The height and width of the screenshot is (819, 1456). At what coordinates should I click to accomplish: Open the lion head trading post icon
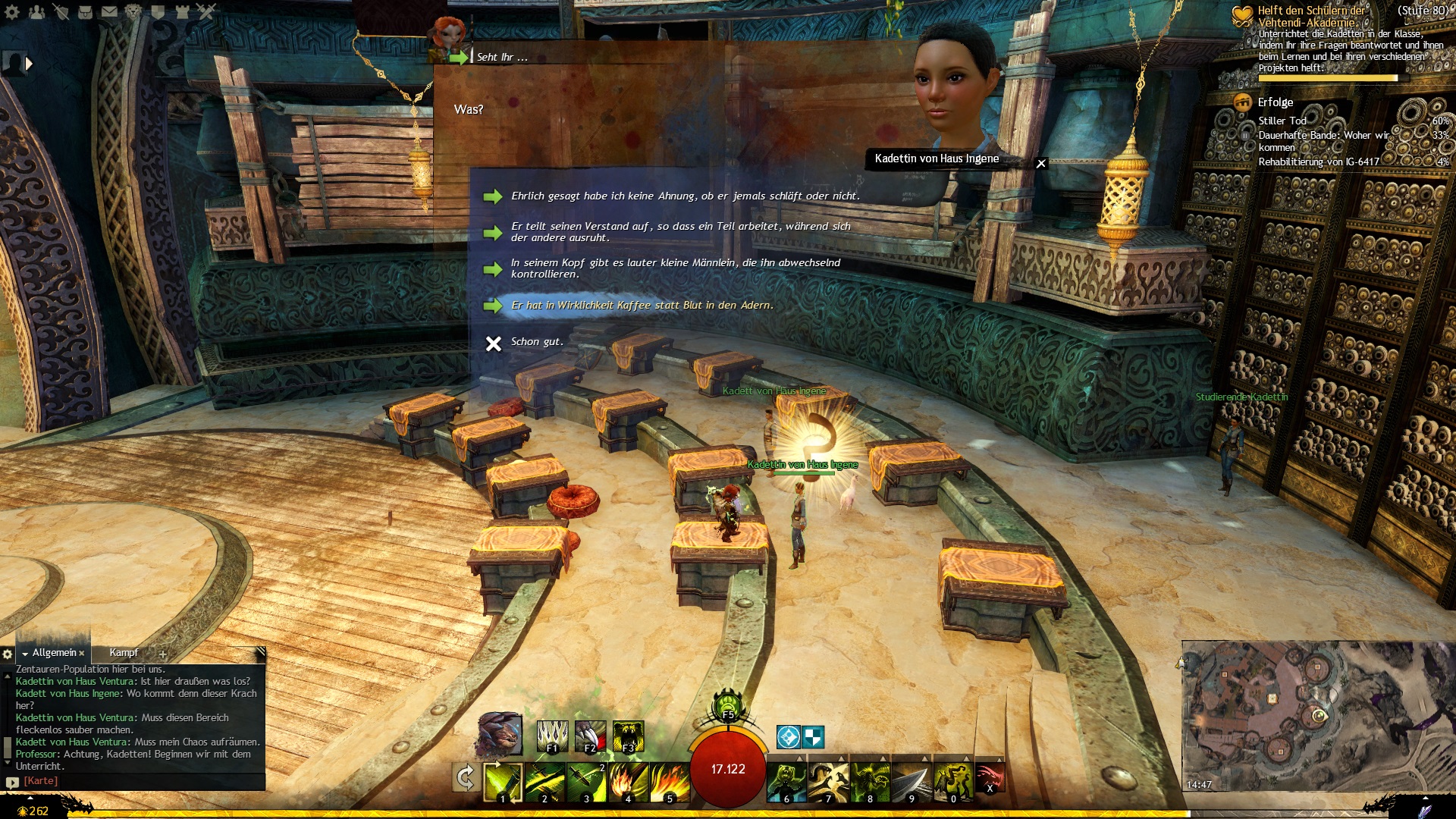pos(133,11)
